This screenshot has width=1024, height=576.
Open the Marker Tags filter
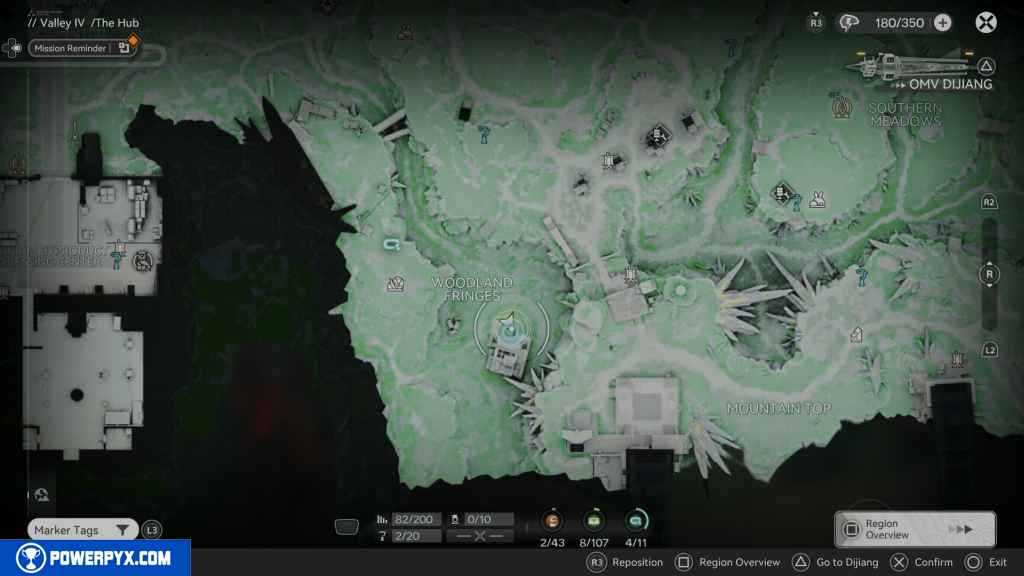[x=82, y=530]
